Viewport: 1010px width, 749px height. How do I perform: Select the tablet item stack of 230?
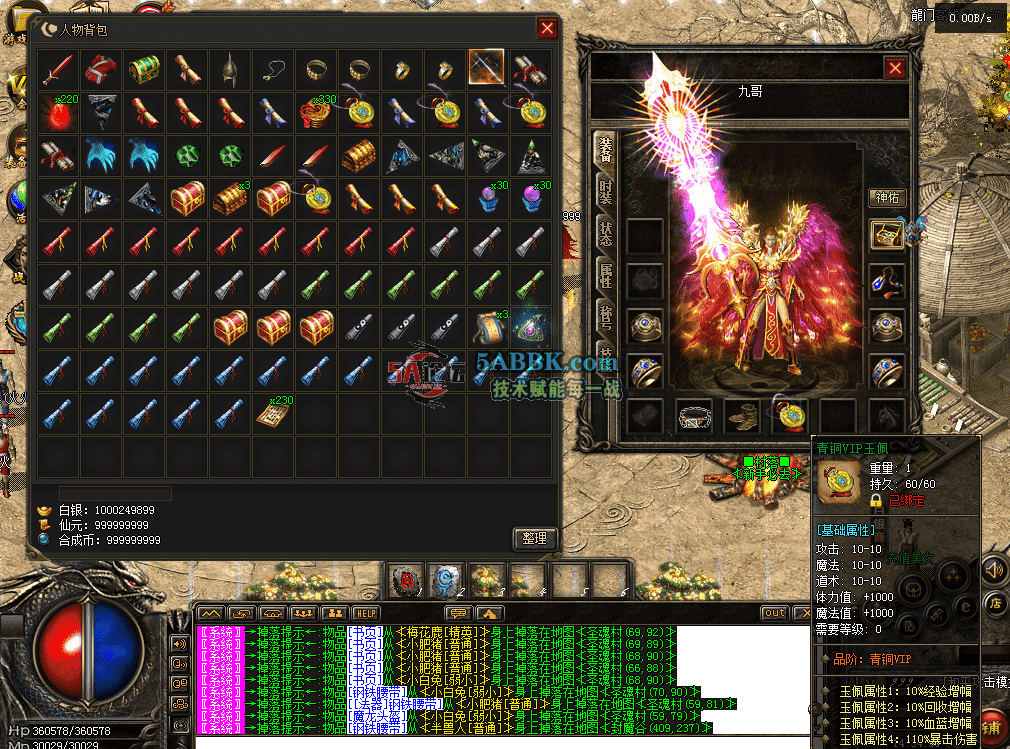(x=273, y=412)
